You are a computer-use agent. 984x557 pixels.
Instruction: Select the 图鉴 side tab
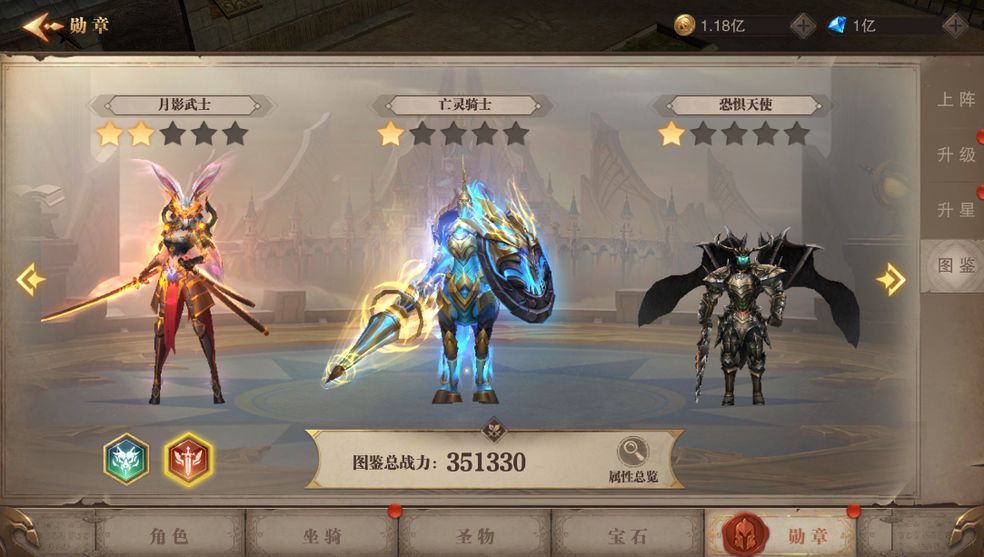point(955,266)
